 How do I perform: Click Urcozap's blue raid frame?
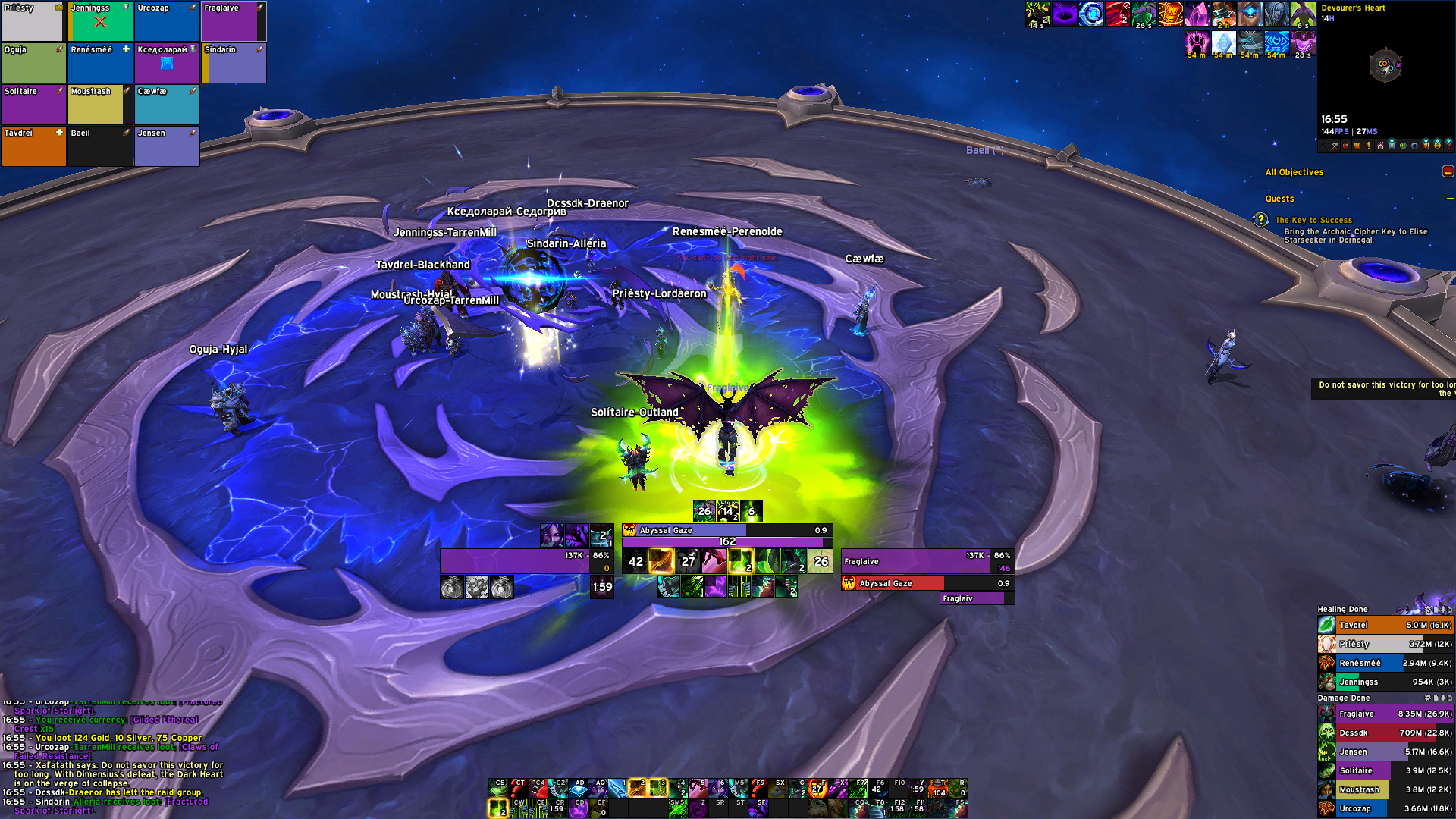click(x=167, y=21)
